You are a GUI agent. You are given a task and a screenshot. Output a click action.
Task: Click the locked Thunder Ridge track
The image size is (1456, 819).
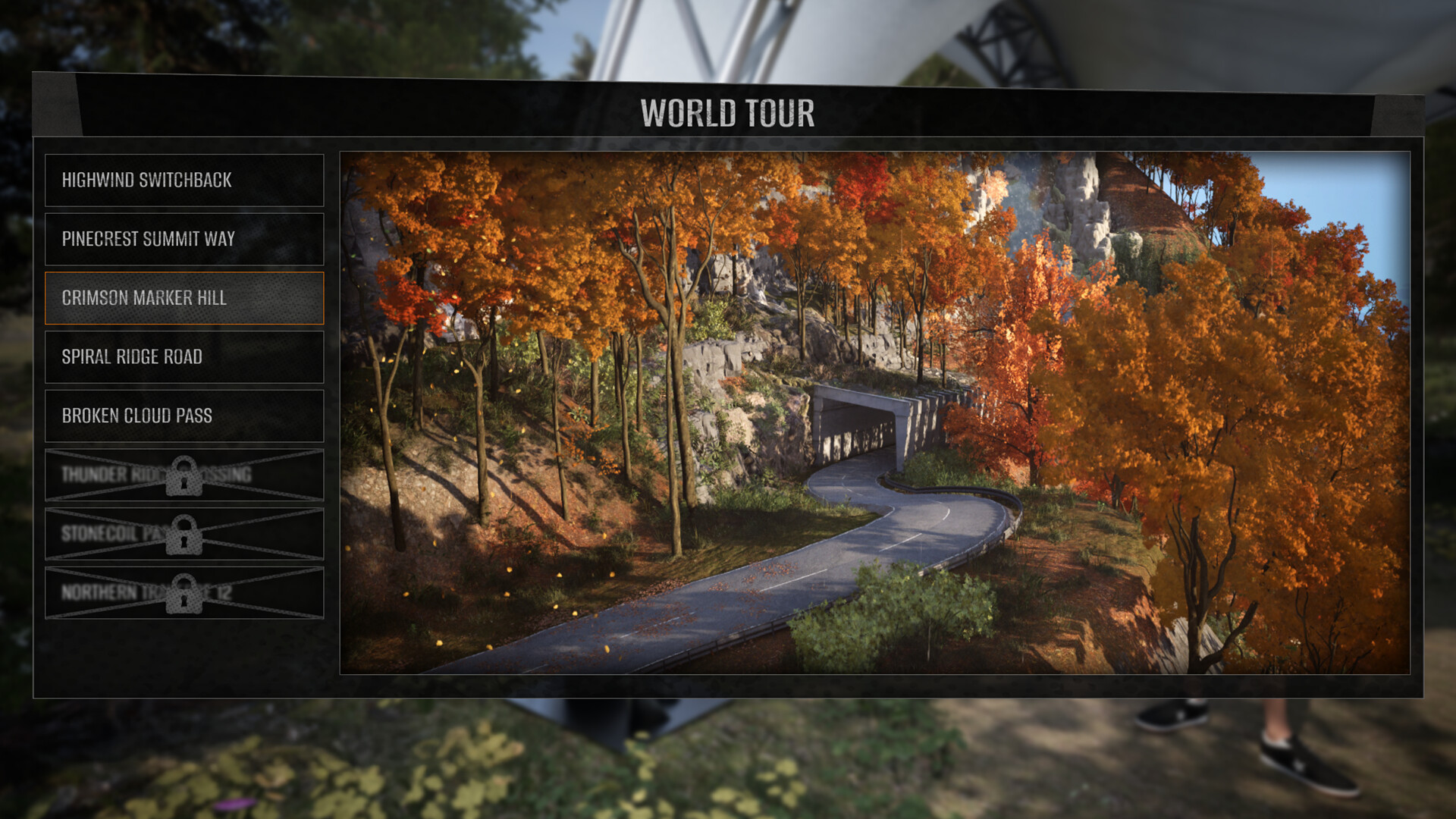pos(184,475)
